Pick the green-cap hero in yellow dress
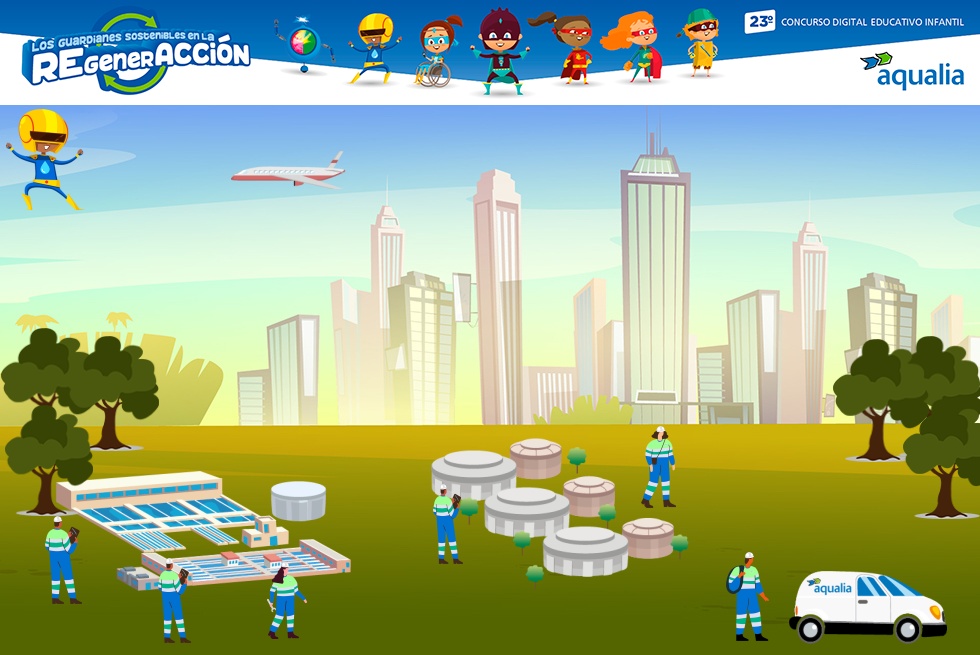Screen dimensions: 980x655 (702, 42)
